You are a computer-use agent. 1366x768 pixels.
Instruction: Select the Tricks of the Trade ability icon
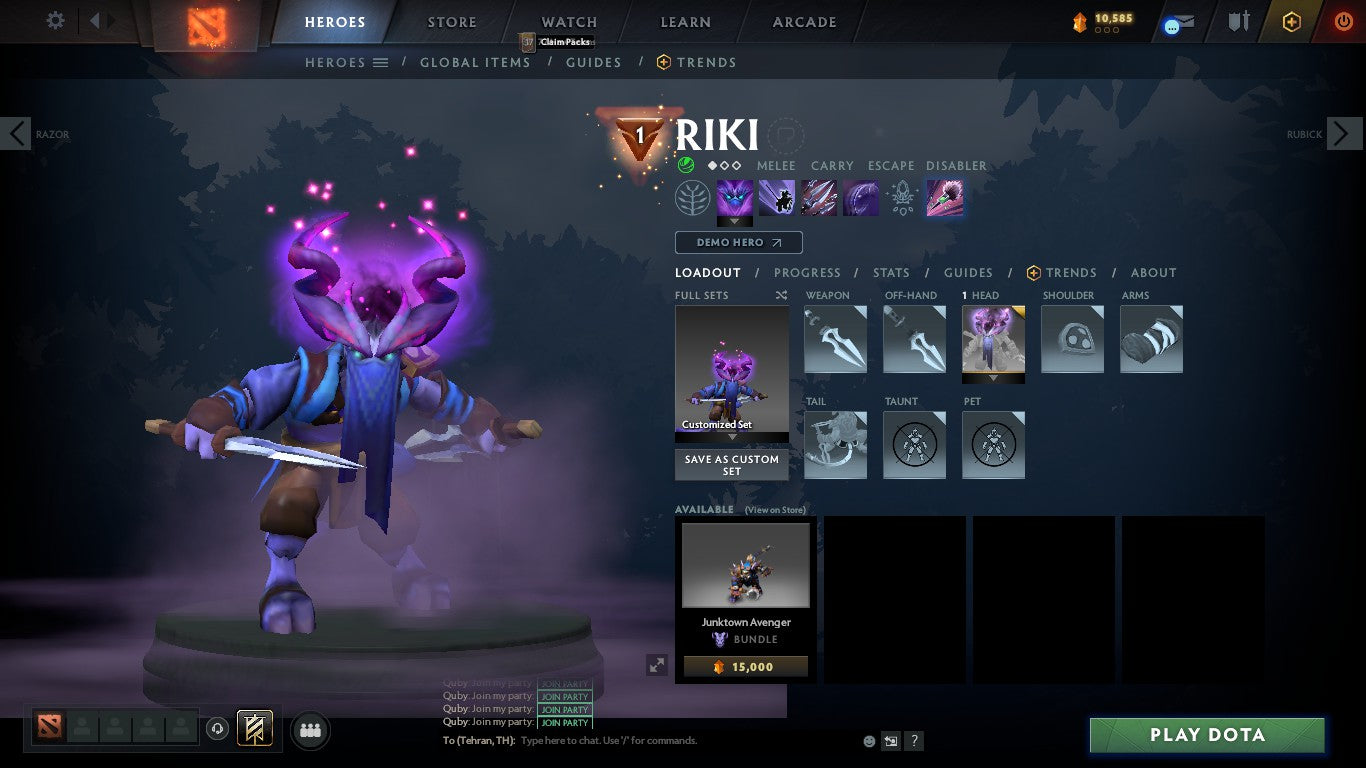819,197
